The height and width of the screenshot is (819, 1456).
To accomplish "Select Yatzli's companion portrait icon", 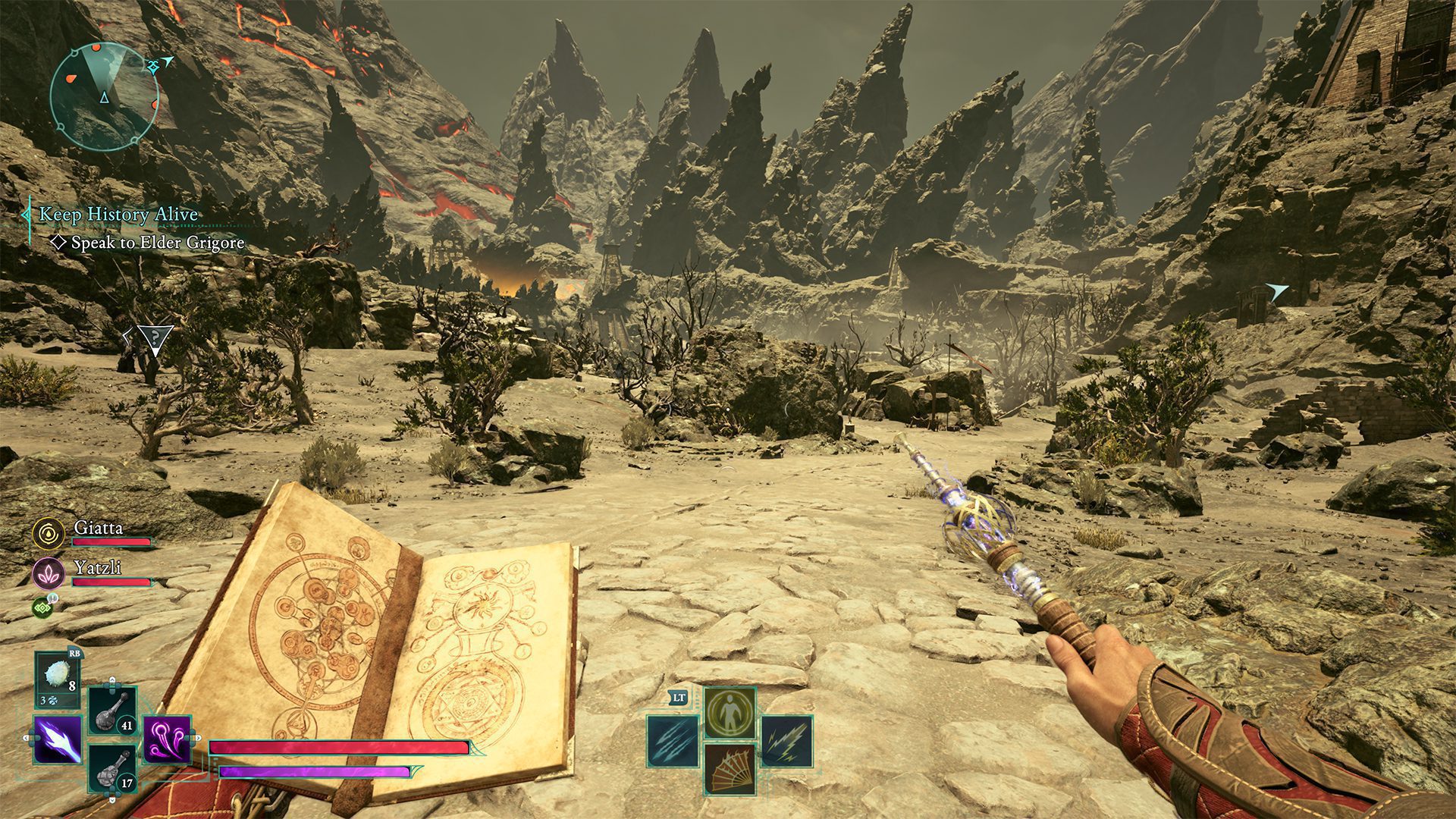I will coord(49,573).
